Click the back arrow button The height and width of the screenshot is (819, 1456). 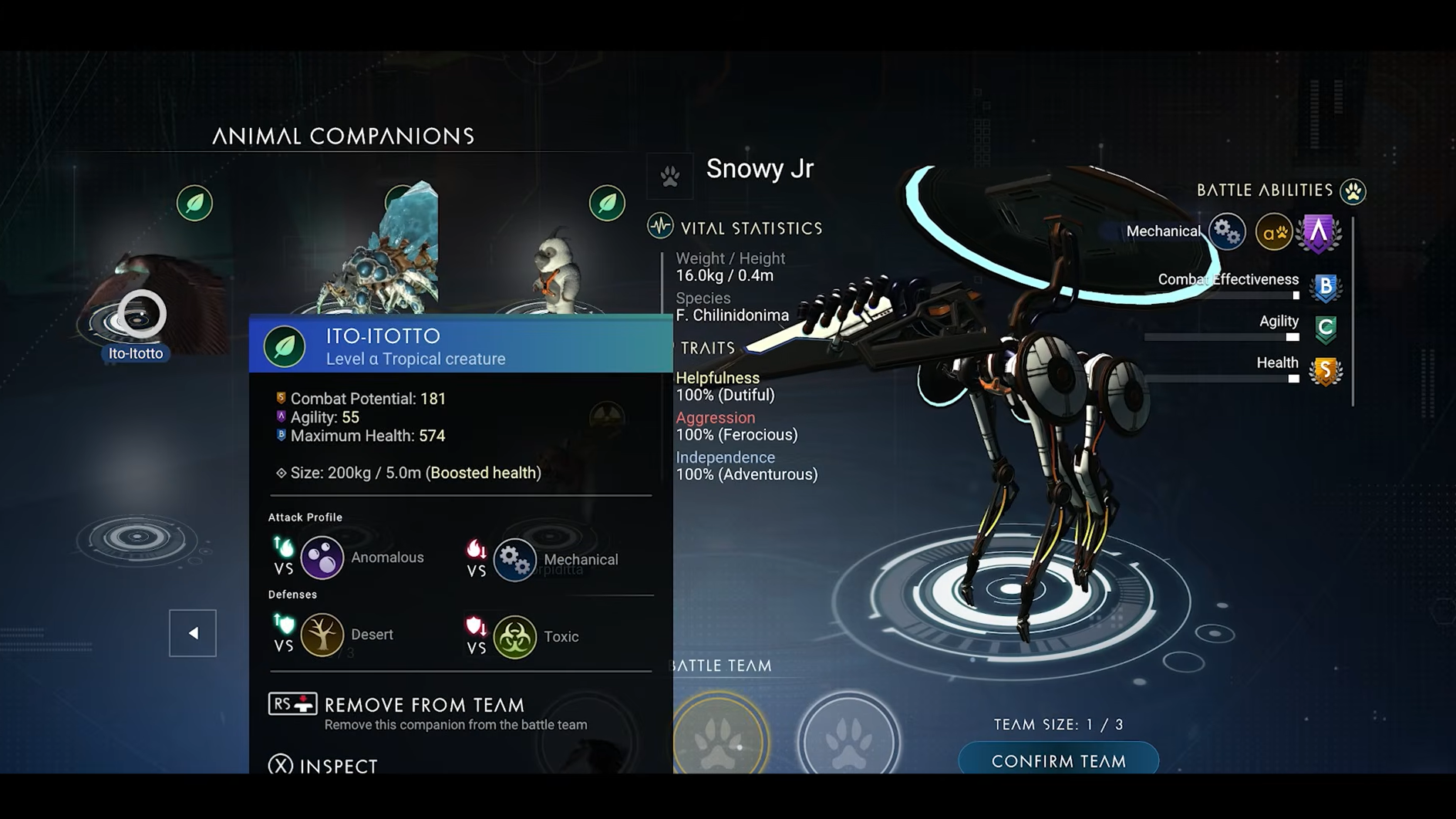click(193, 633)
